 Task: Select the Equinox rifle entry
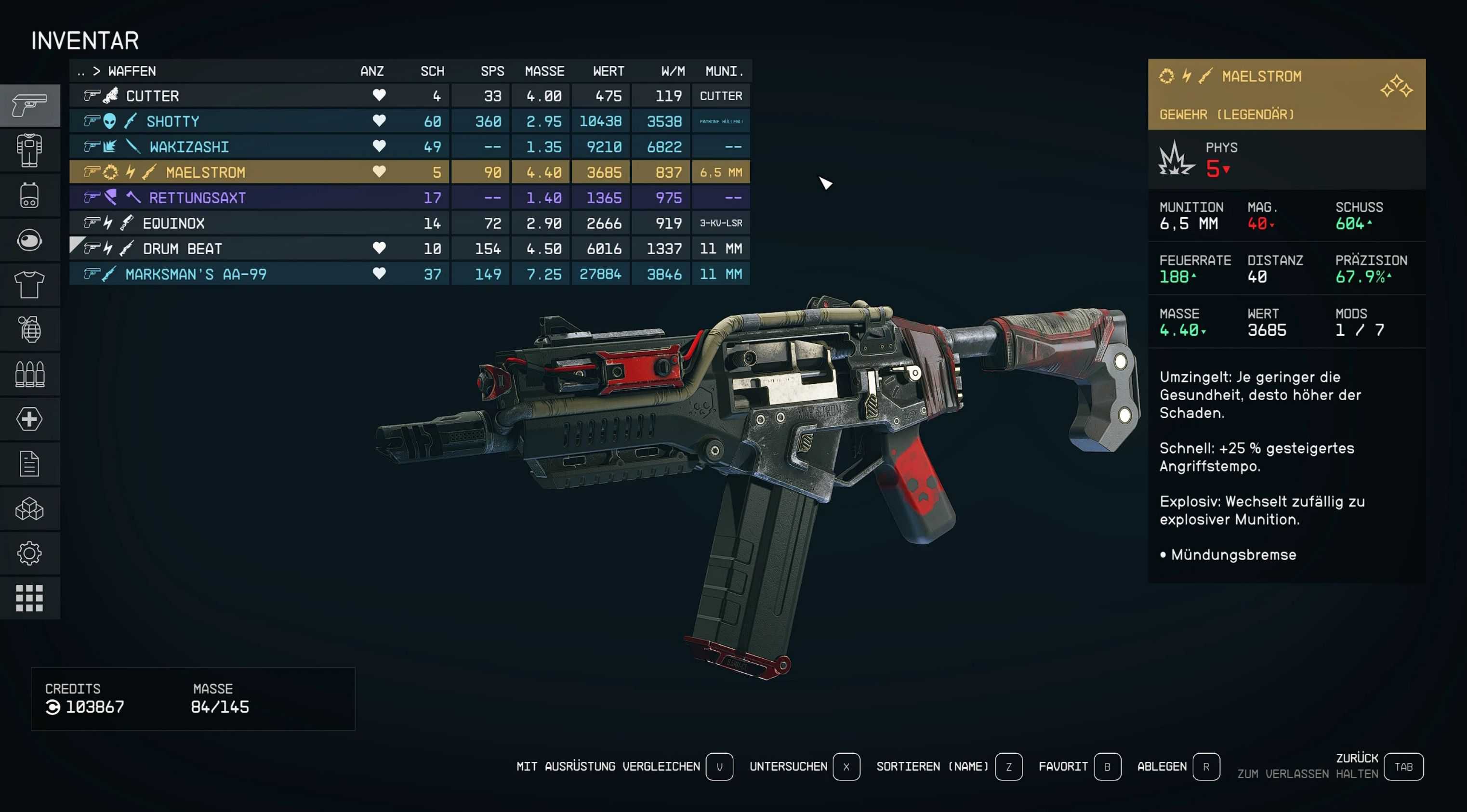point(173,223)
